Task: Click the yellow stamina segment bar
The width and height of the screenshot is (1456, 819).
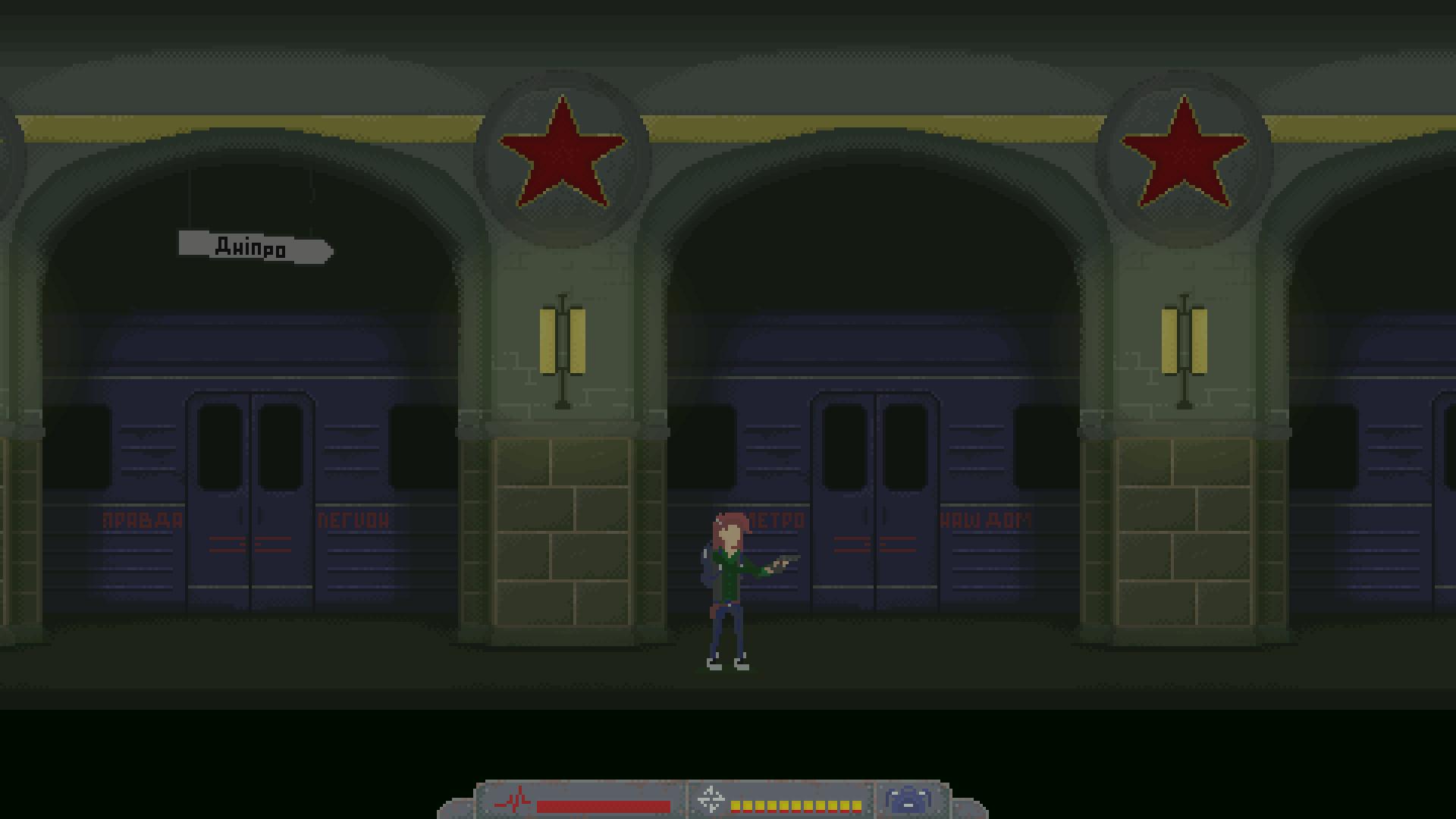Action: [796, 806]
